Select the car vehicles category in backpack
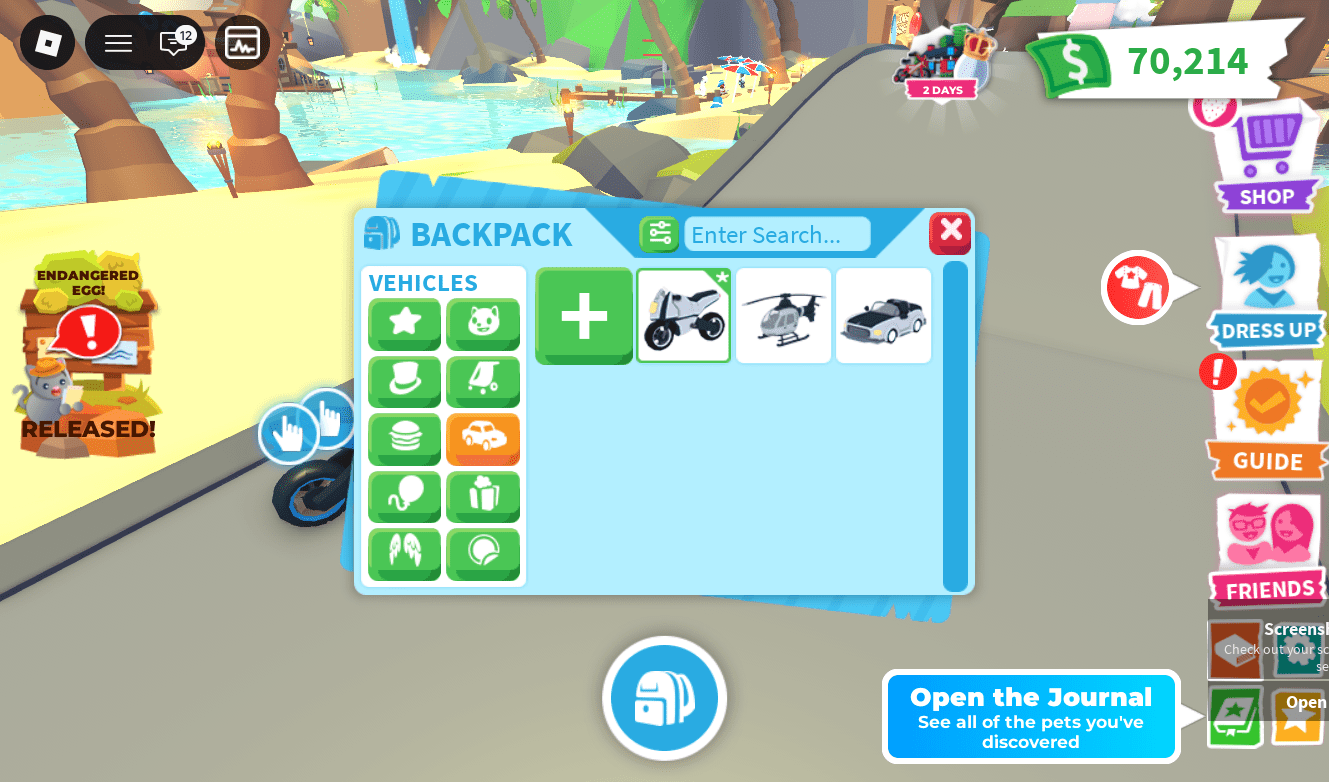The width and height of the screenshot is (1329, 782). point(483,439)
